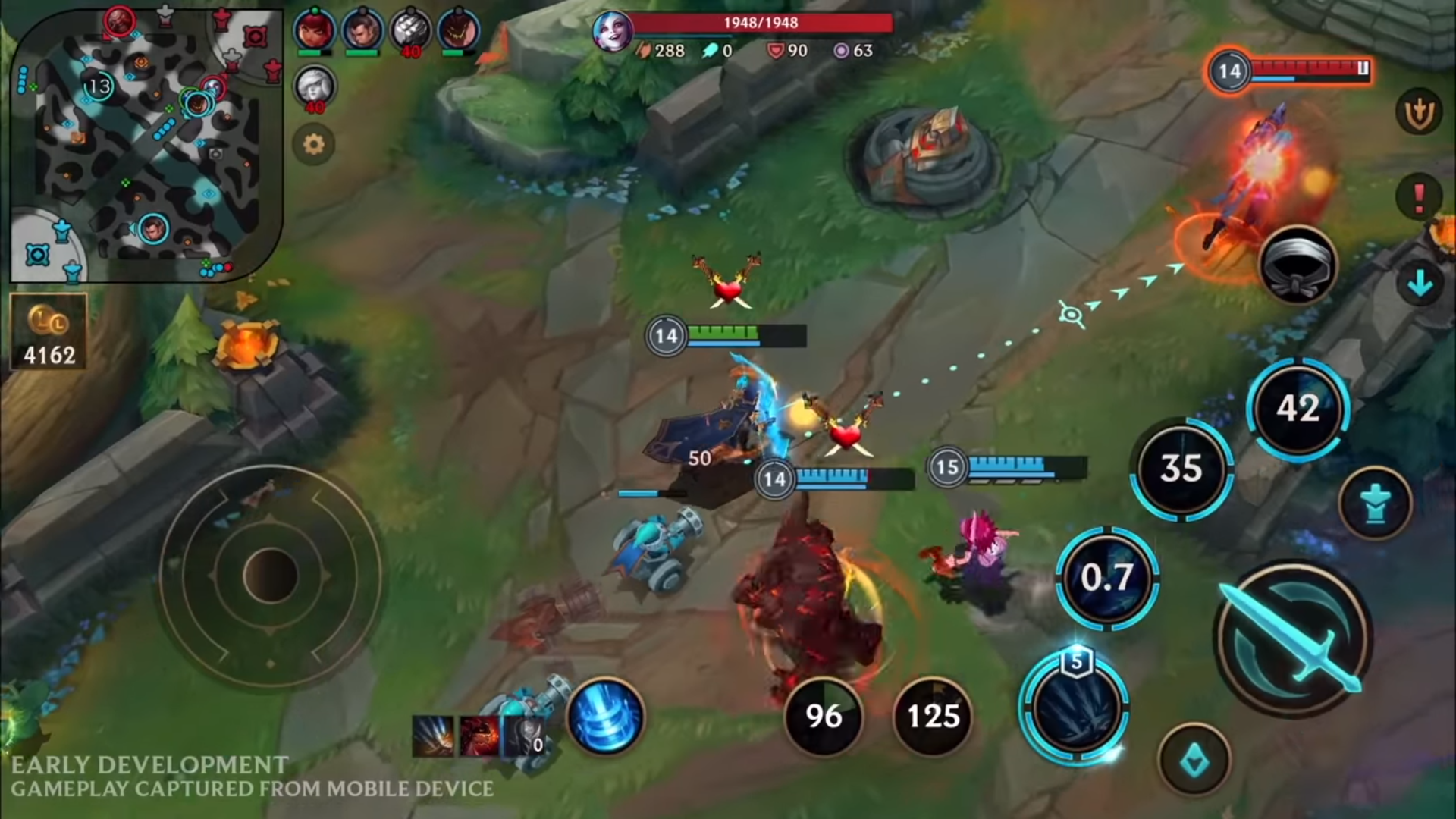Viewport: 1456px width, 819px height.
Task: Tap the minimap
Action: [x=144, y=144]
